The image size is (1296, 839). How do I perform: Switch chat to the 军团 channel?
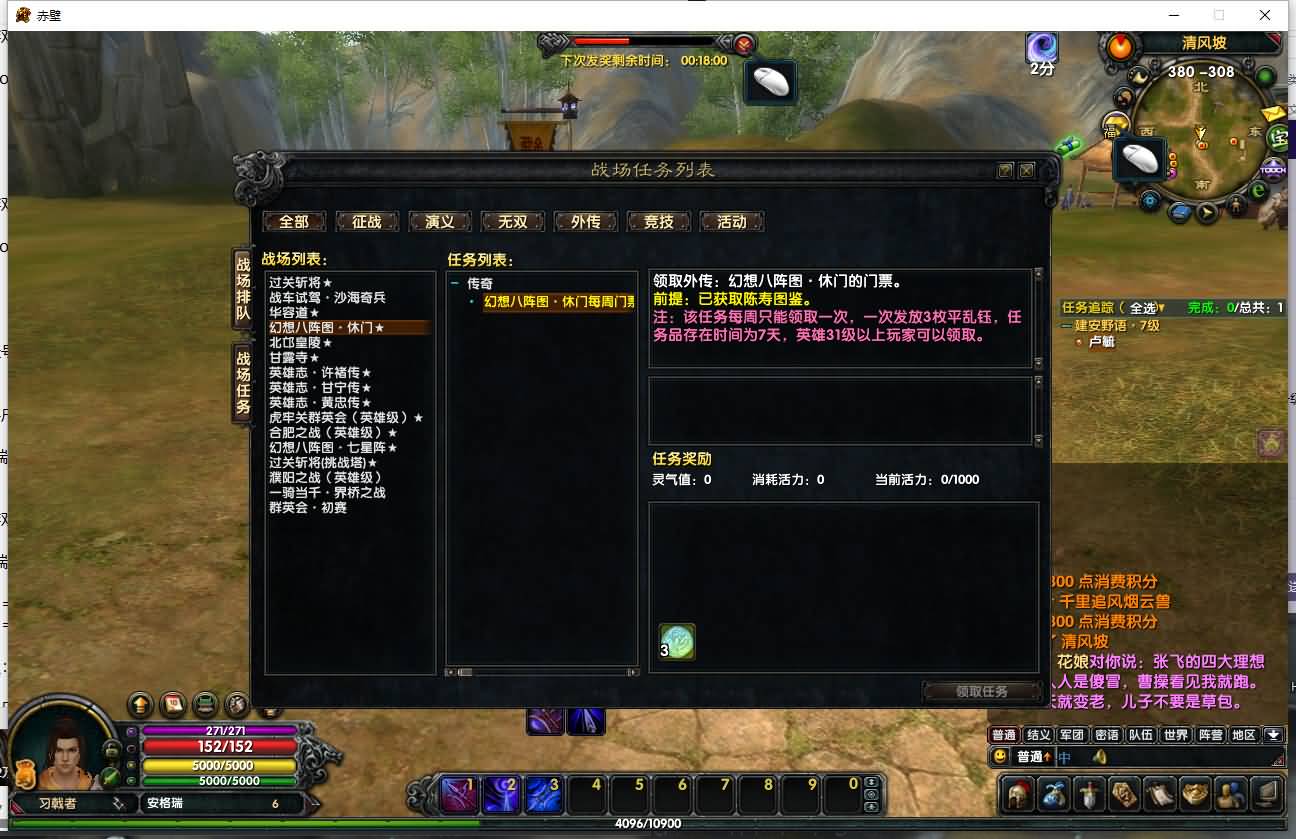coord(1072,735)
